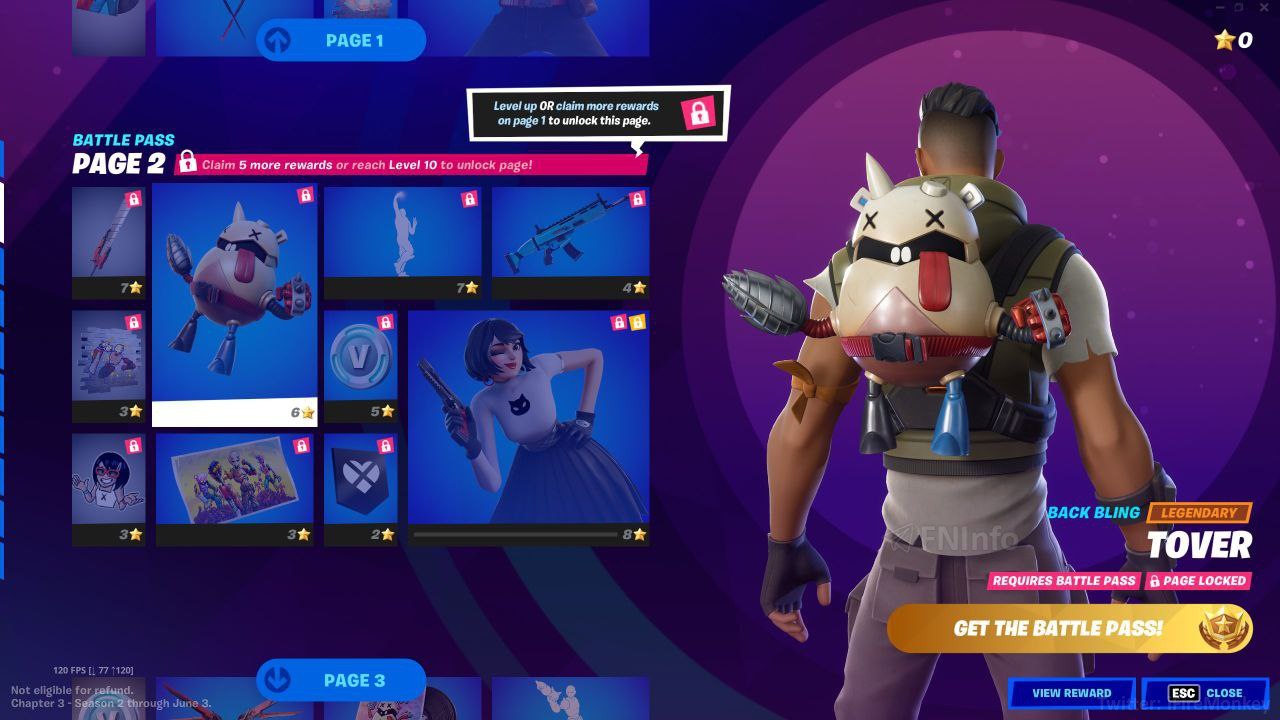Click Get the Battle Pass button

tap(1068, 628)
